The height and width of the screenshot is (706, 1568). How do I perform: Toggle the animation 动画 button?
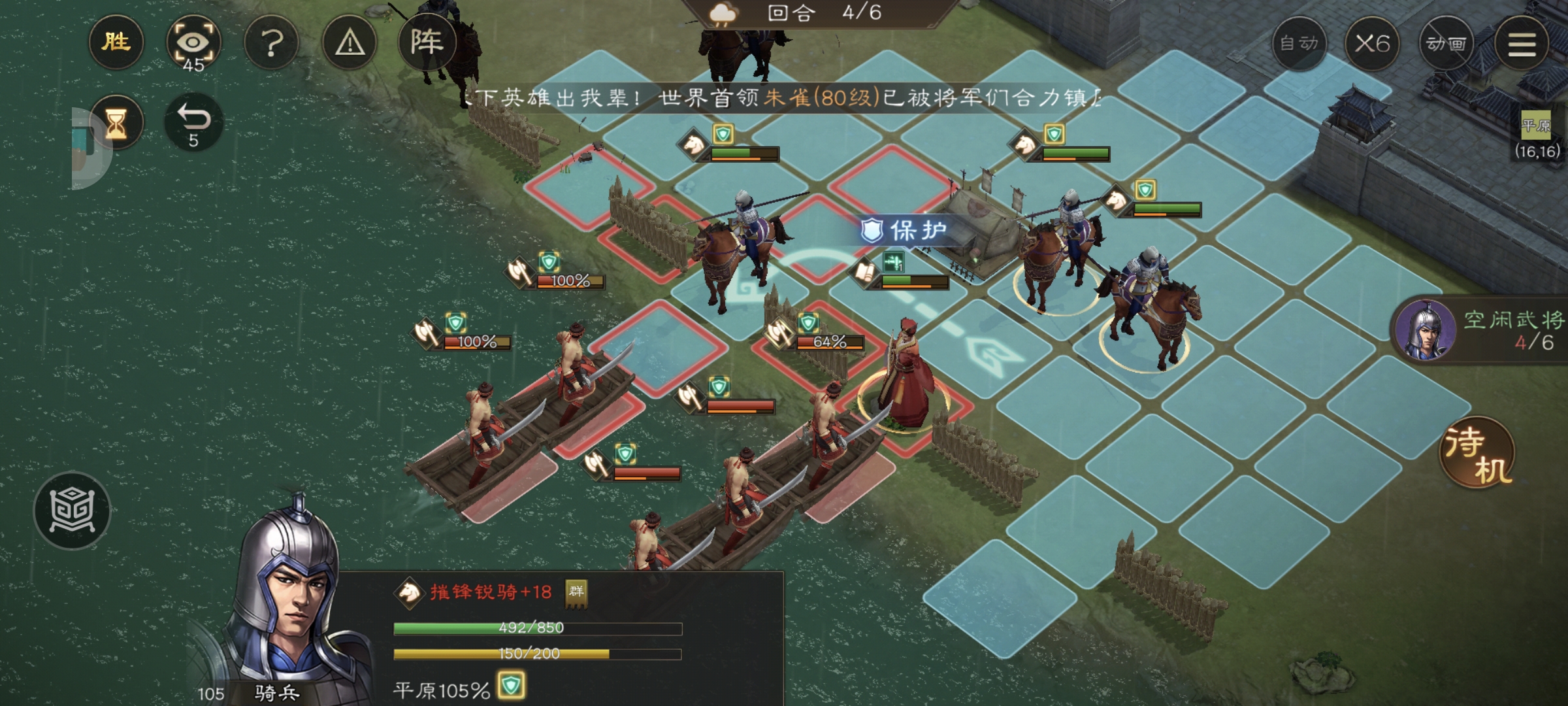(x=1446, y=44)
